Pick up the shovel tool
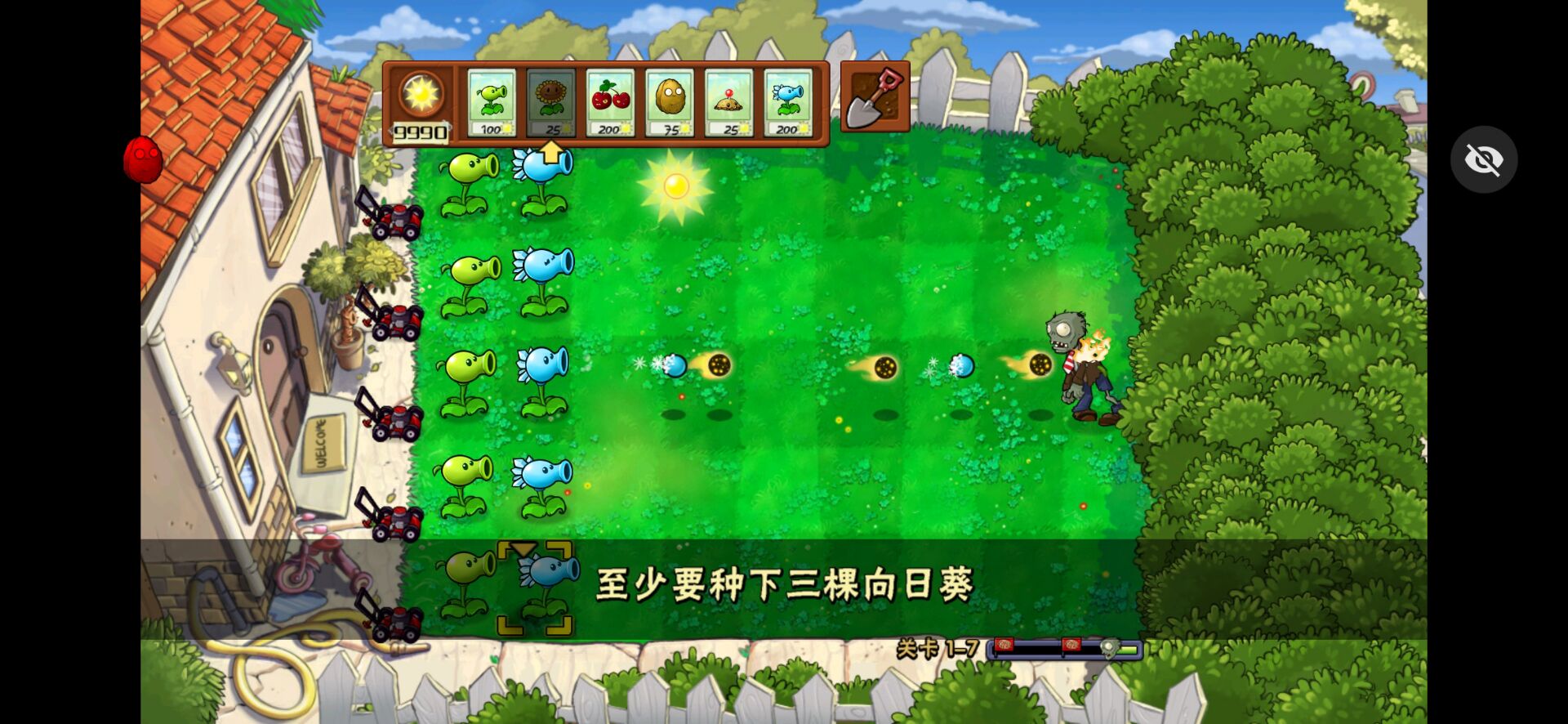This screenshot has height=724, width=1568. click(x=874, y=96)
